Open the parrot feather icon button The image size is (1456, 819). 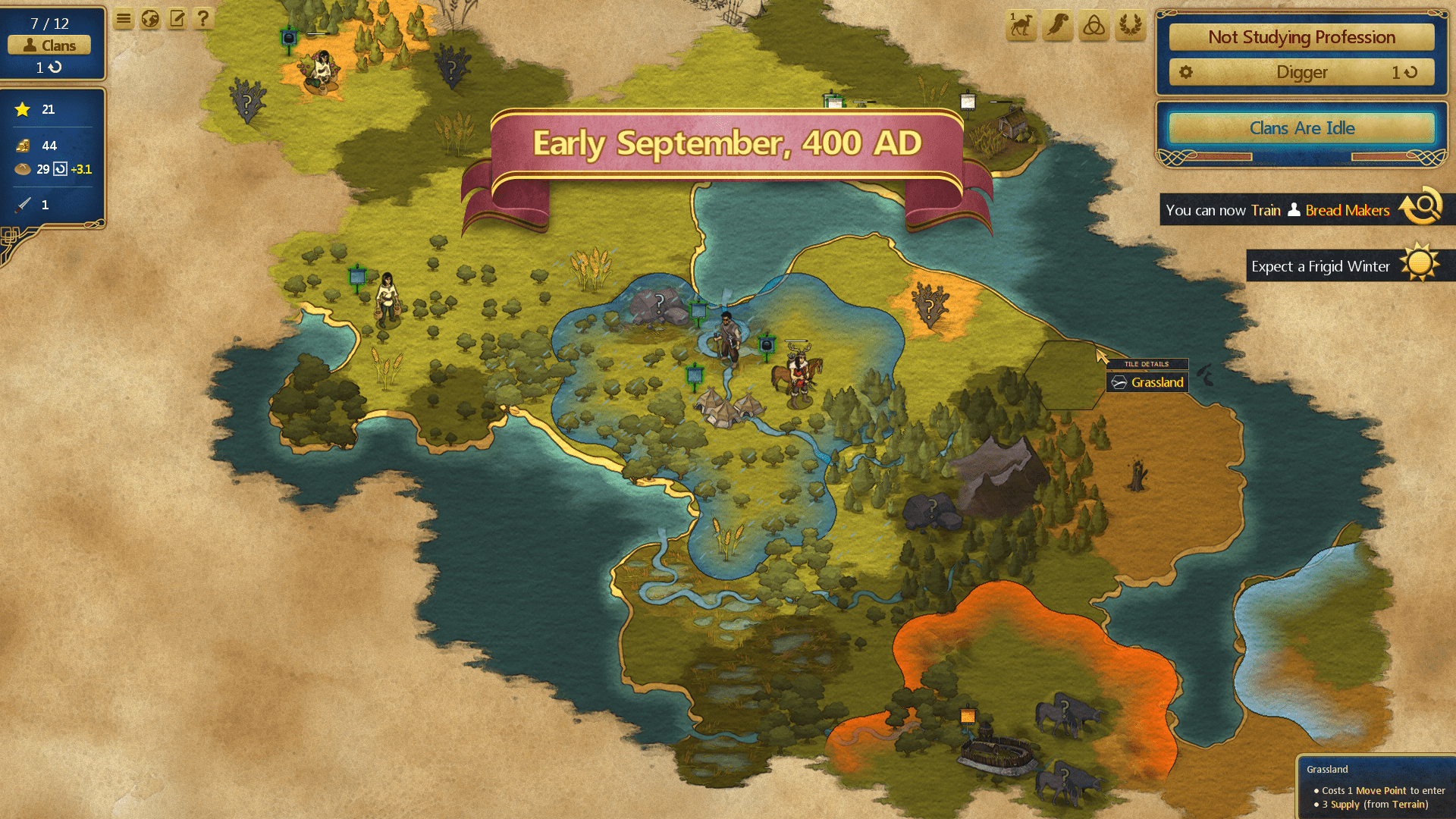[1058, 26]
